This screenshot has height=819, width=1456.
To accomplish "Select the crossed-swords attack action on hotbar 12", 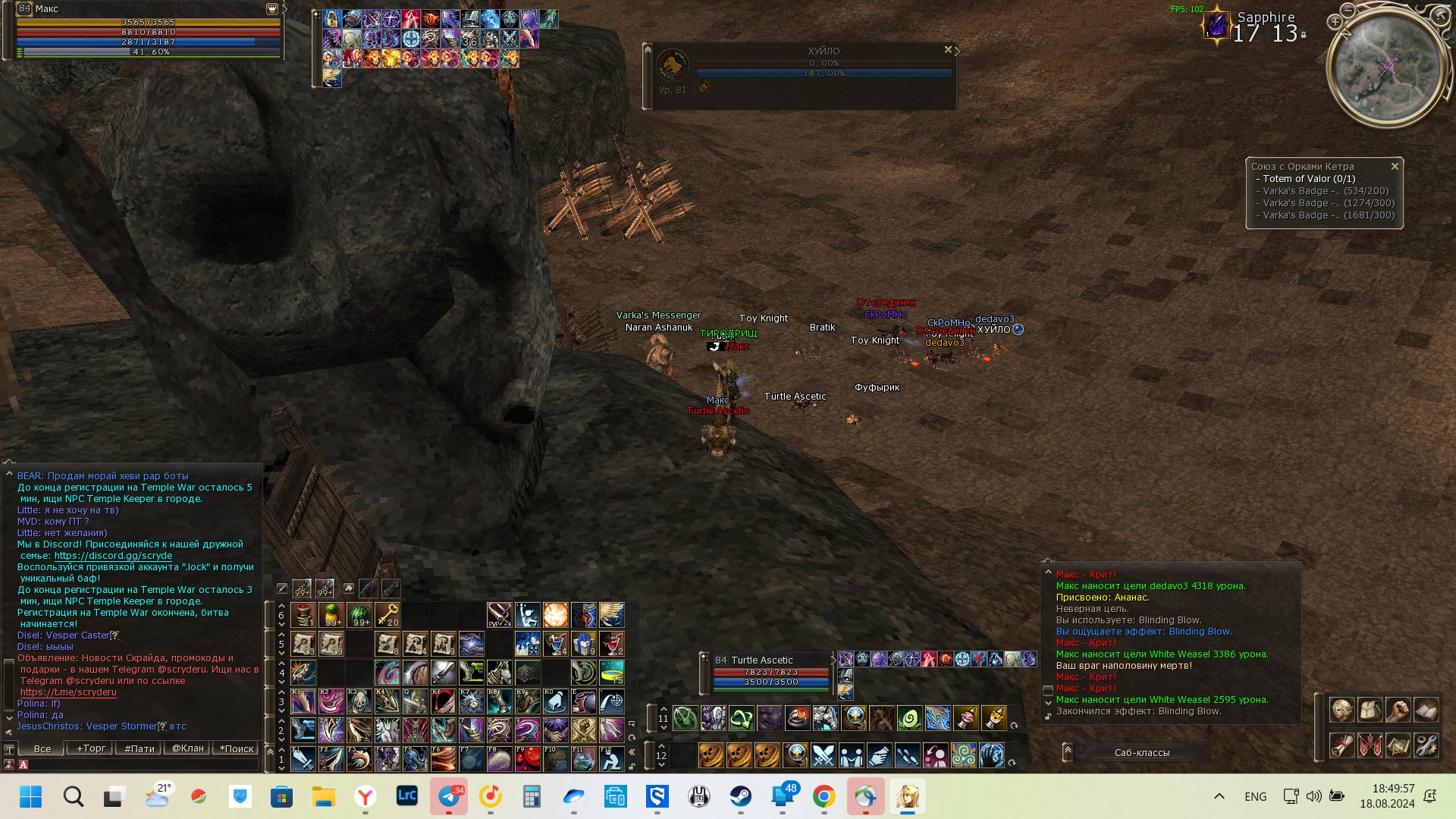I will tap(823, 755).
